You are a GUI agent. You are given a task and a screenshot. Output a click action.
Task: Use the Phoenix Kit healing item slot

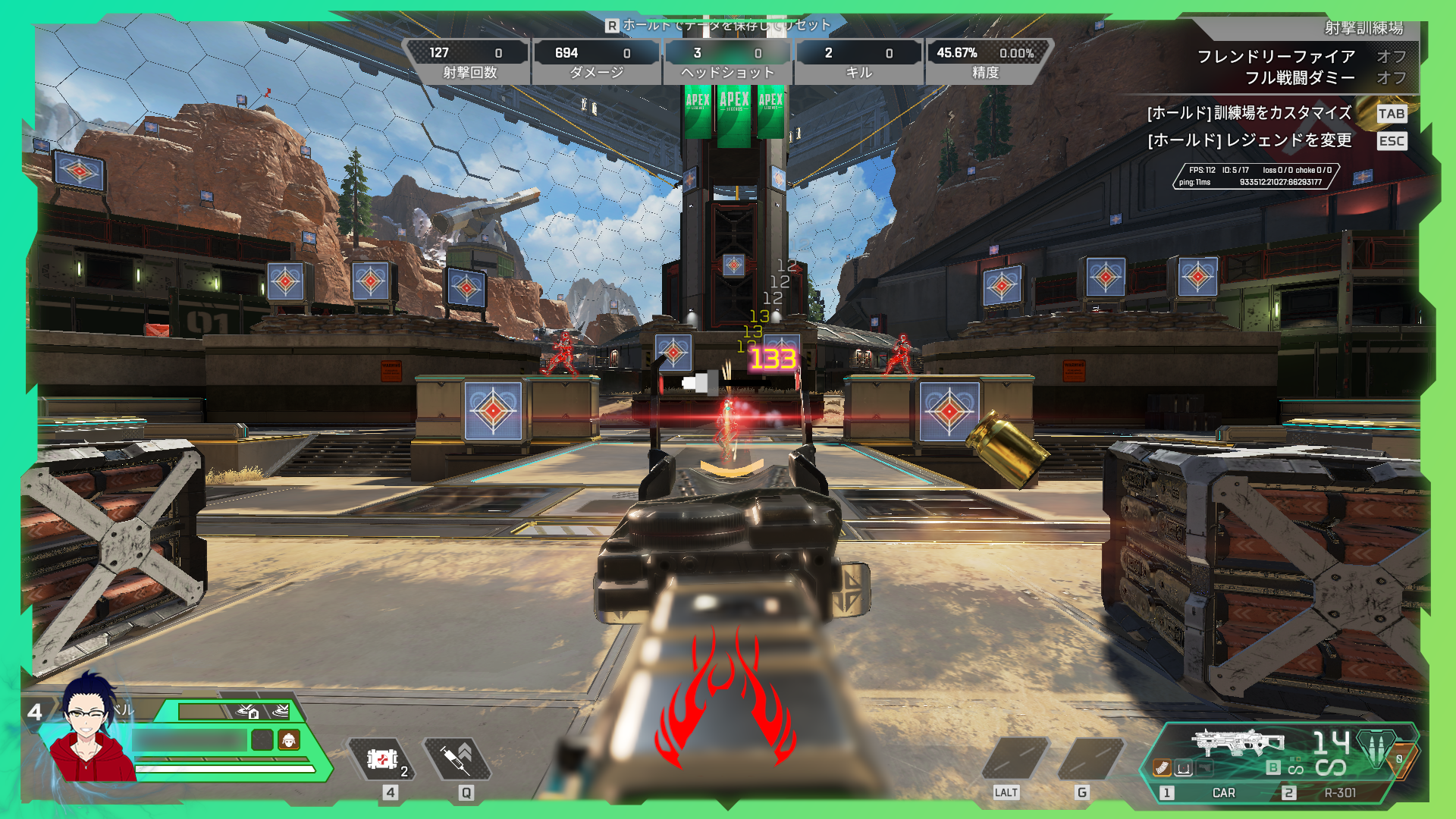point(382,759)
